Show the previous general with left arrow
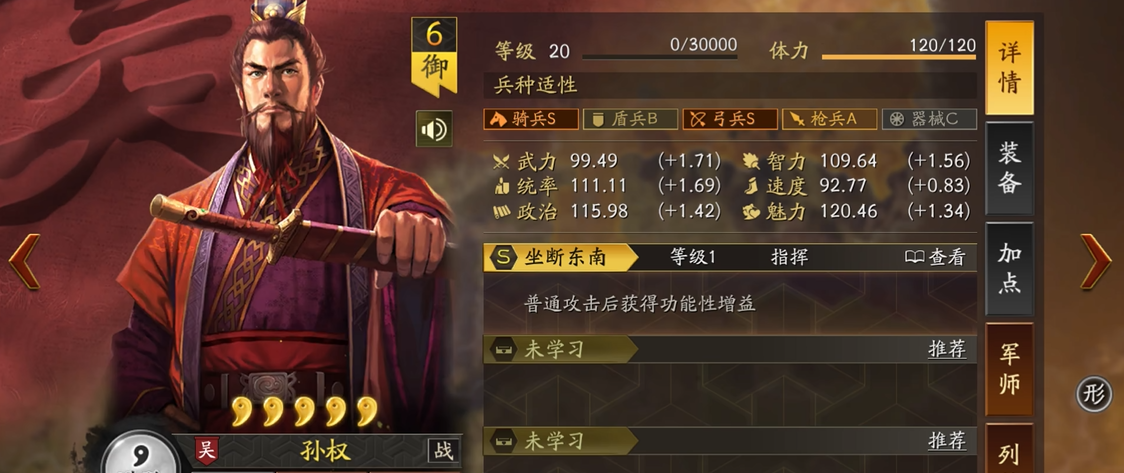Viewport: 1124px width, 473px height. click(24, 262)
